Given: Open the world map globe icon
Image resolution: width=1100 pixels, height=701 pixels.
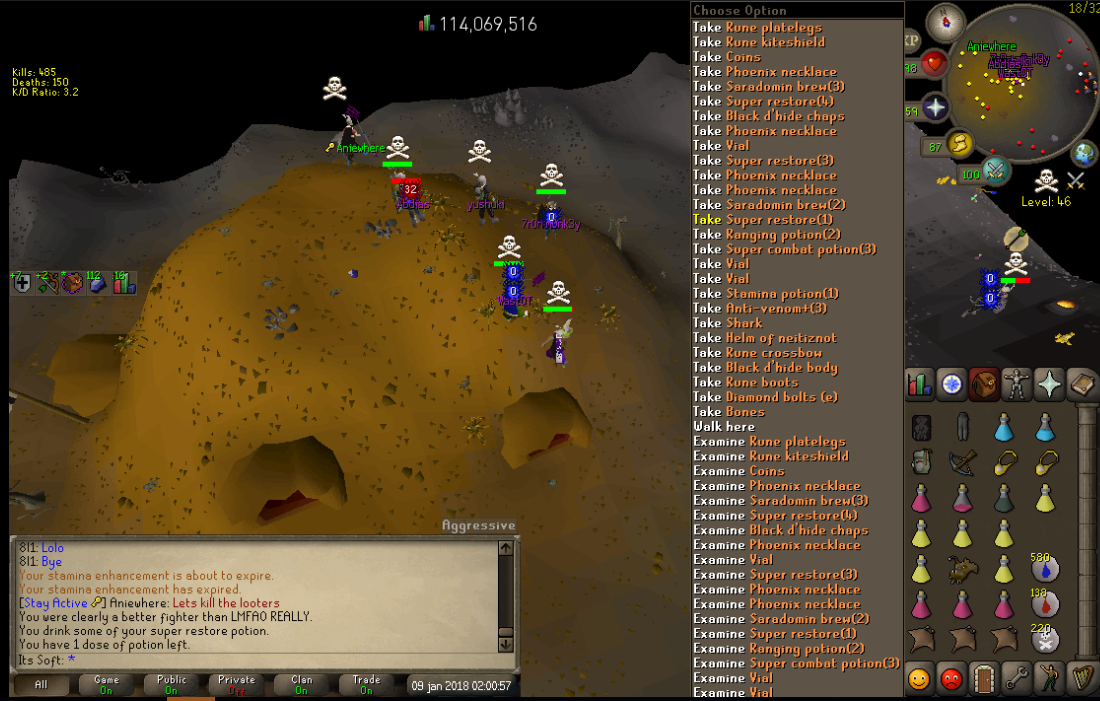Looking at the screenshot, I should (x=1085, y=154).
